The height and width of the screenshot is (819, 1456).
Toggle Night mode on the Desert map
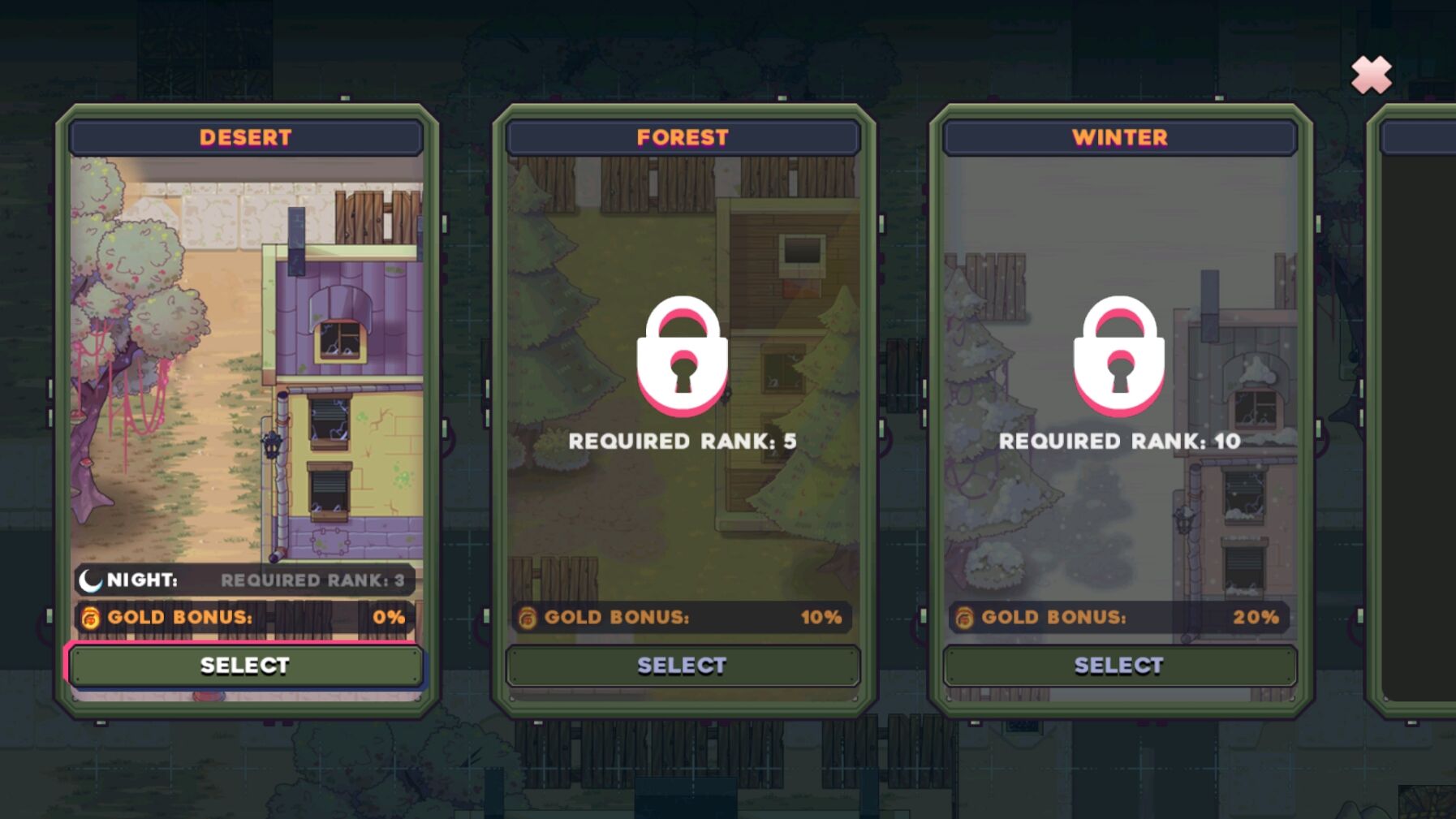coord(243,580)
